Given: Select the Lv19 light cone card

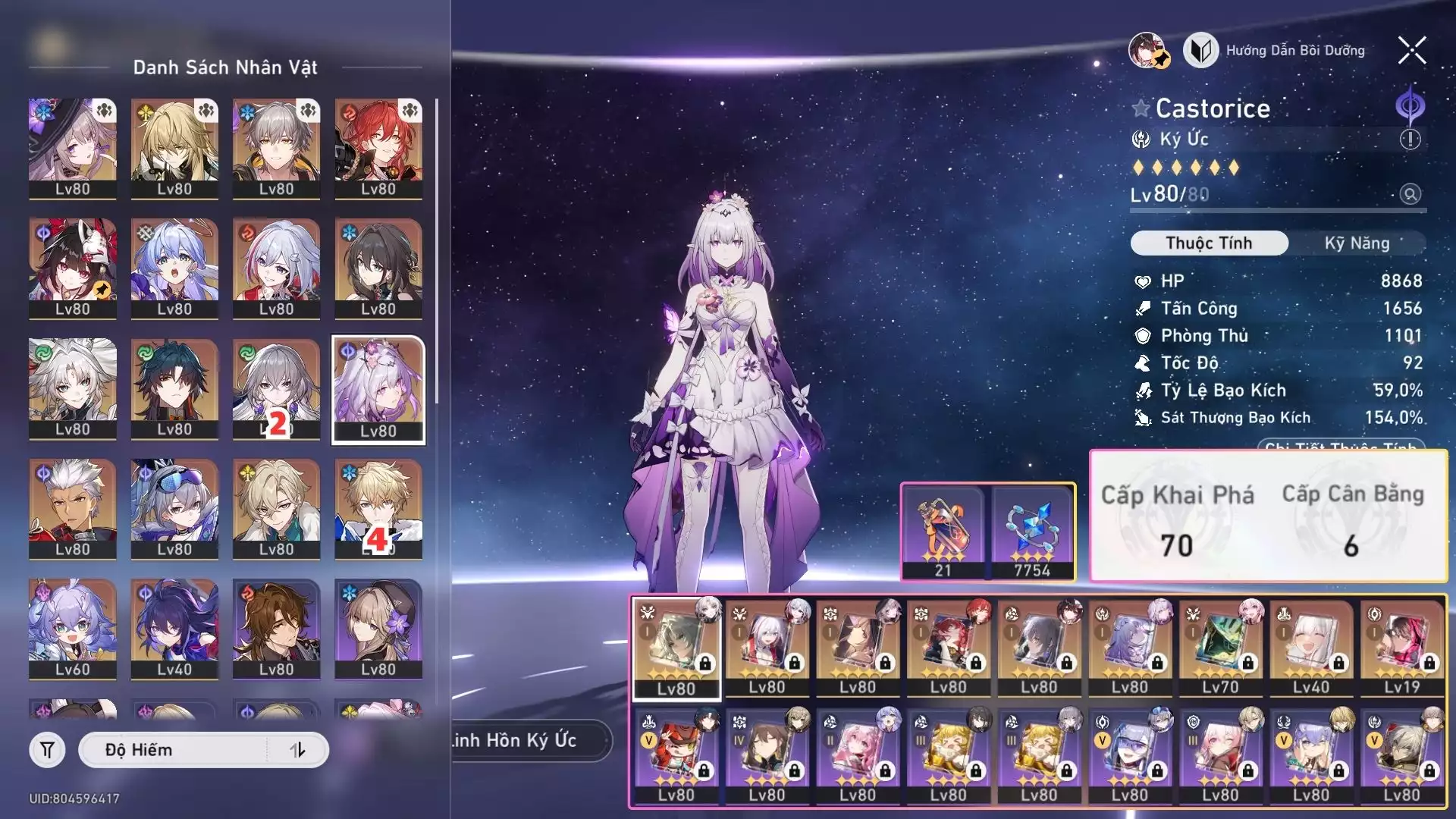Looking at the screenshot, I should [x=1401, y=648].
